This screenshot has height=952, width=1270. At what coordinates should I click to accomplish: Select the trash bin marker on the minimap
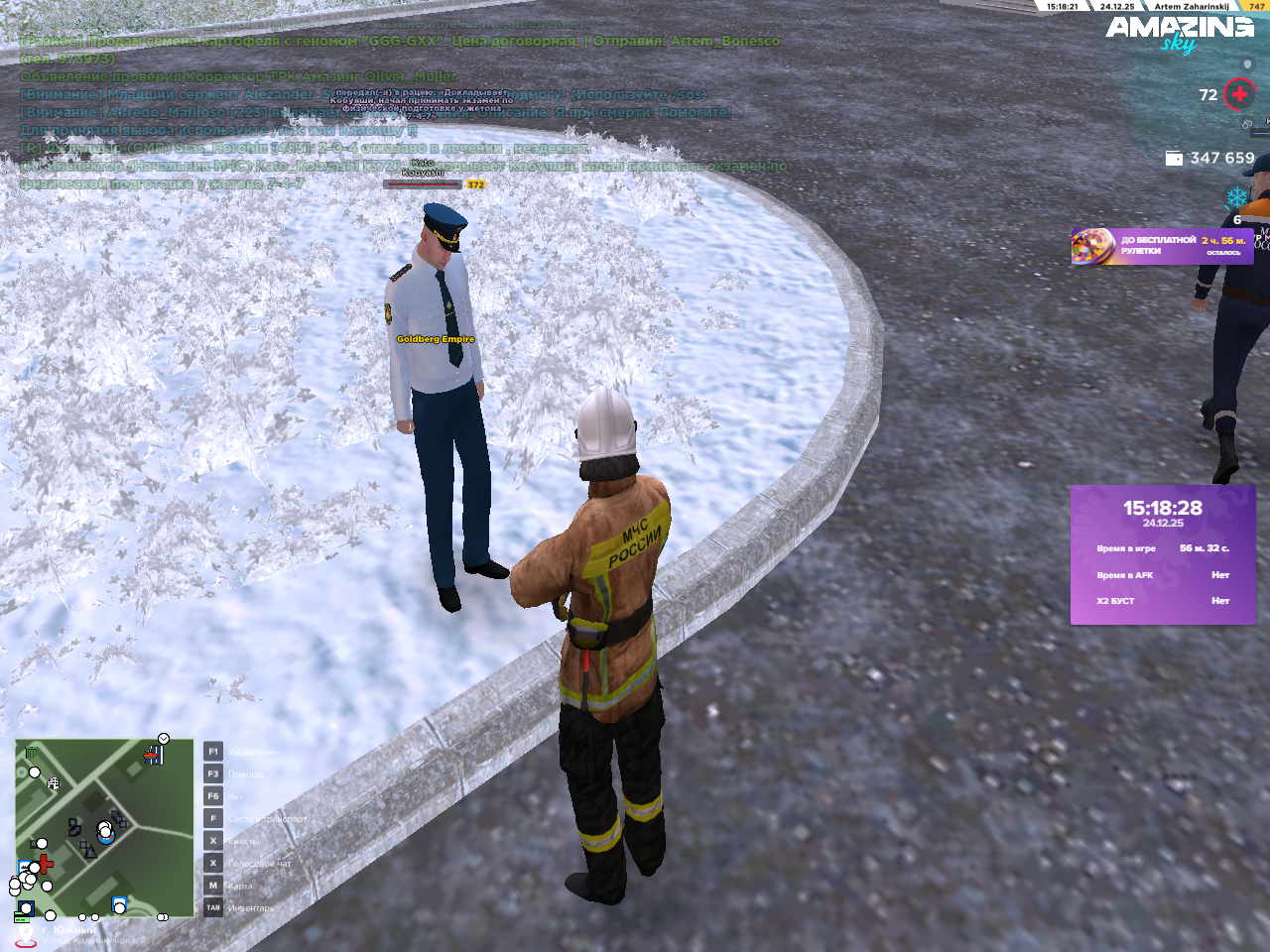click(x=31, y=754)
